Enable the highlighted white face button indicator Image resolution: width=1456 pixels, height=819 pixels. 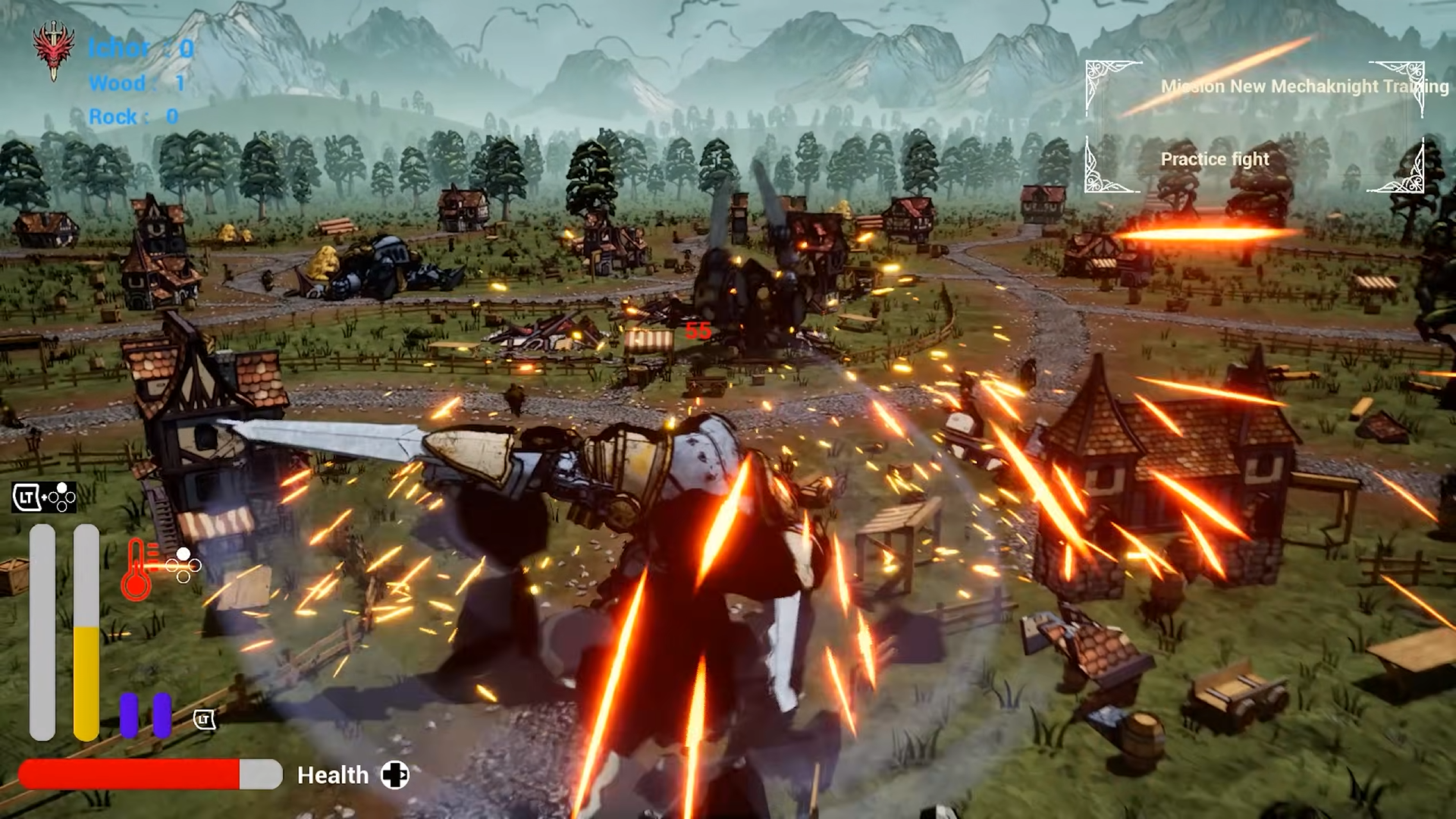point(182,554)
